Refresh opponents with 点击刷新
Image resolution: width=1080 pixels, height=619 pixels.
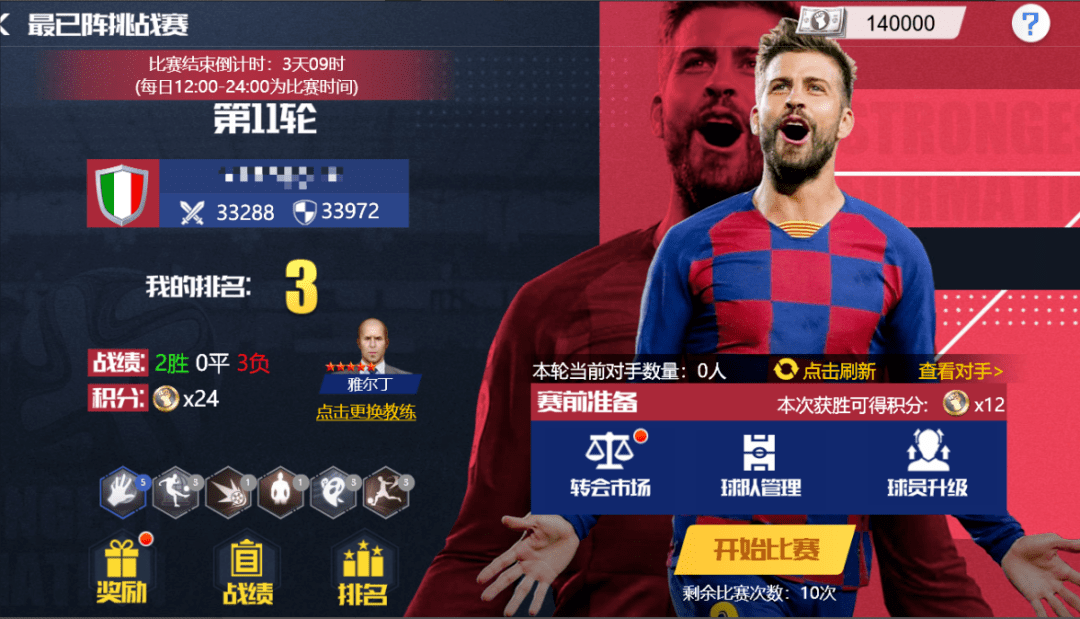click(x=825, y=371)
